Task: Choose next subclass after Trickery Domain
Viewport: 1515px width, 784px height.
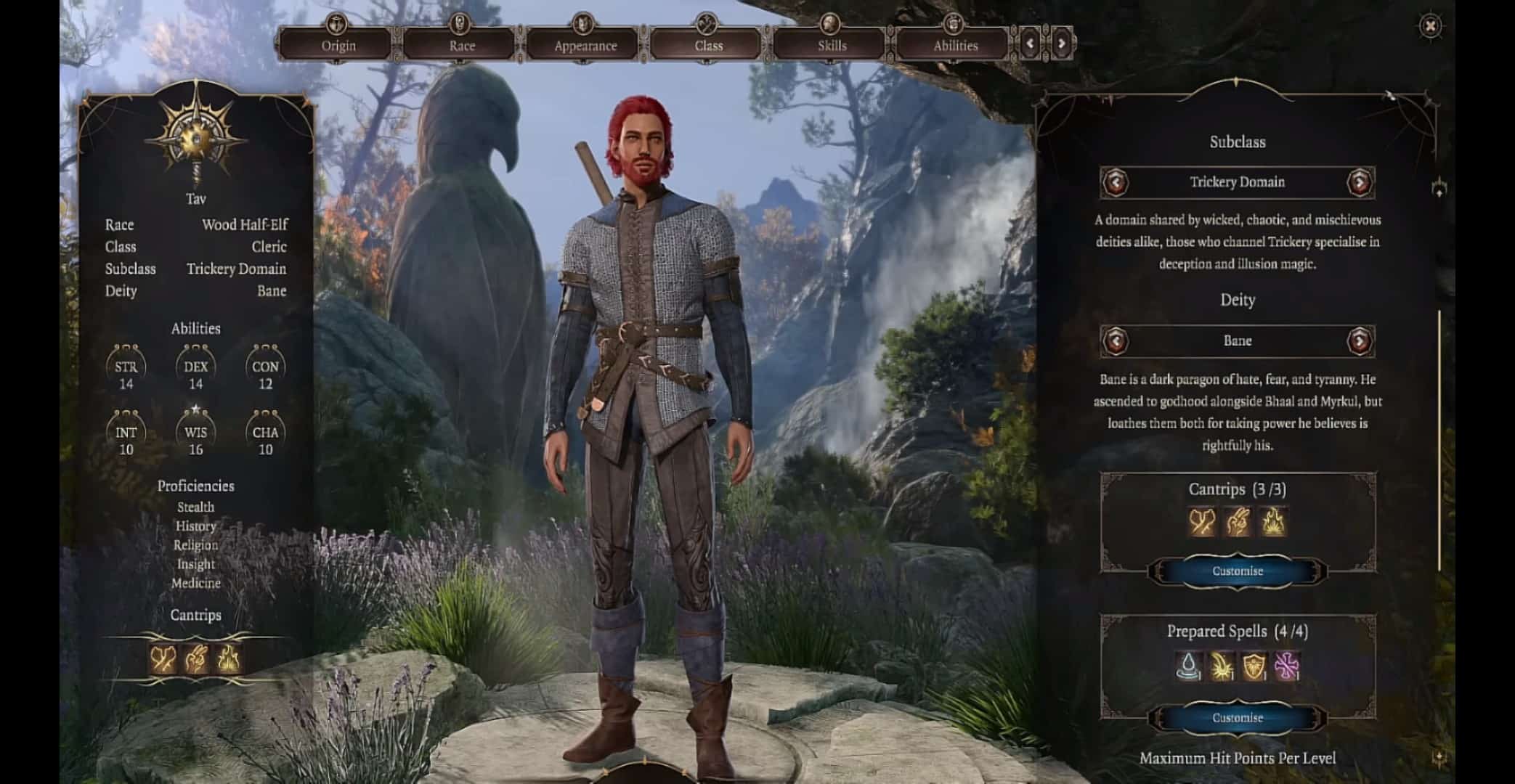Action: (1360, 182)
